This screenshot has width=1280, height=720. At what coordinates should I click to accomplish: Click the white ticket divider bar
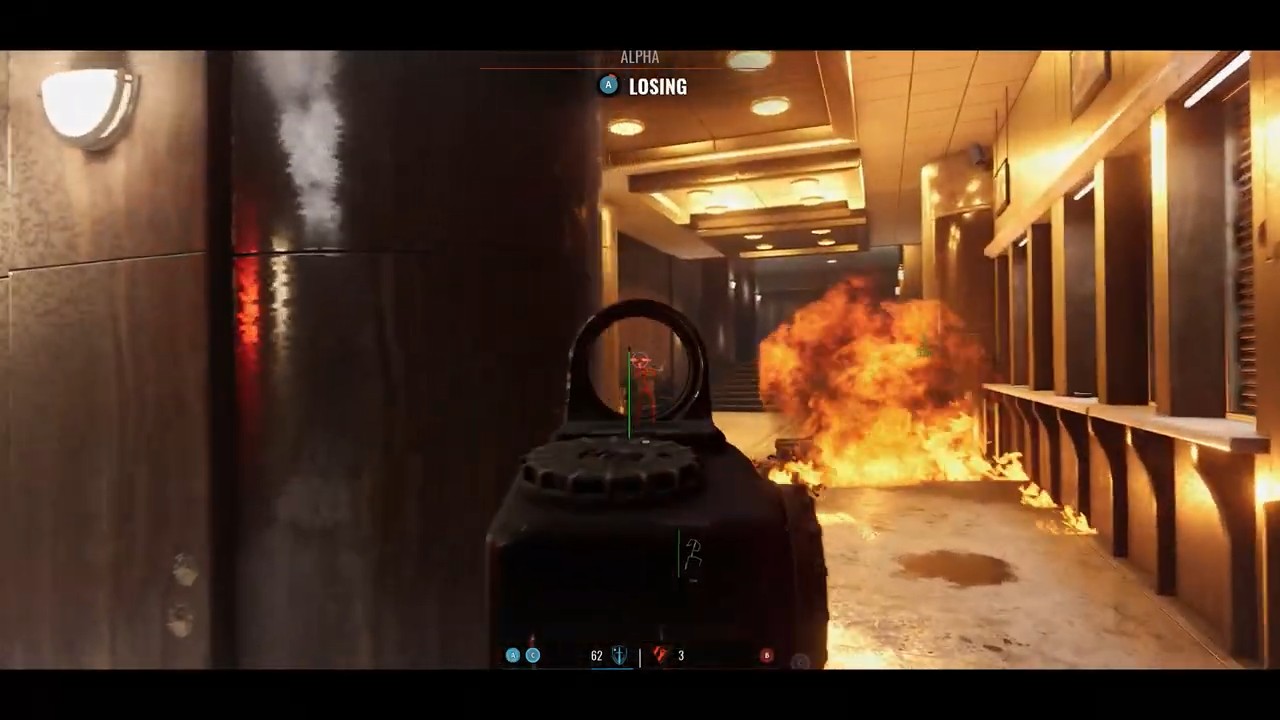tap(640, 655)
